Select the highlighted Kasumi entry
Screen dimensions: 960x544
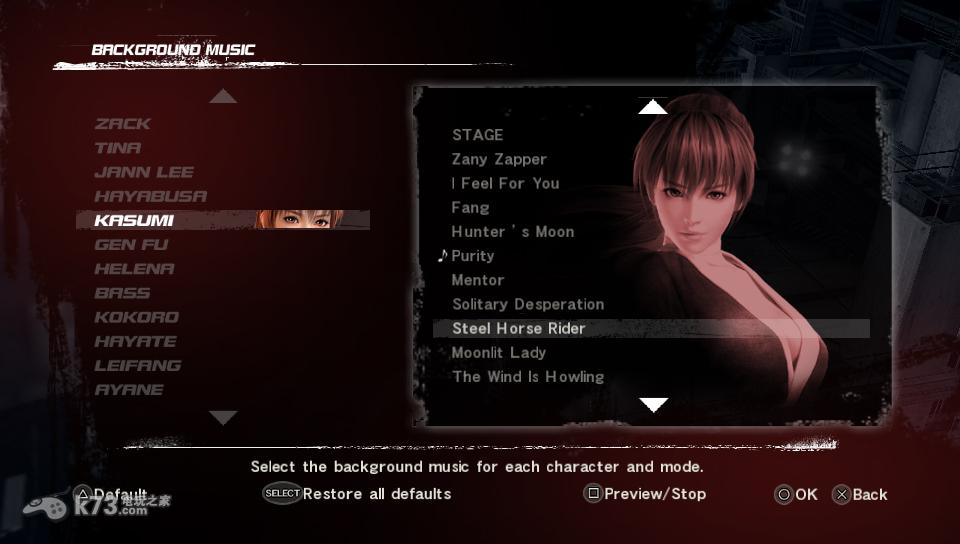134,220
